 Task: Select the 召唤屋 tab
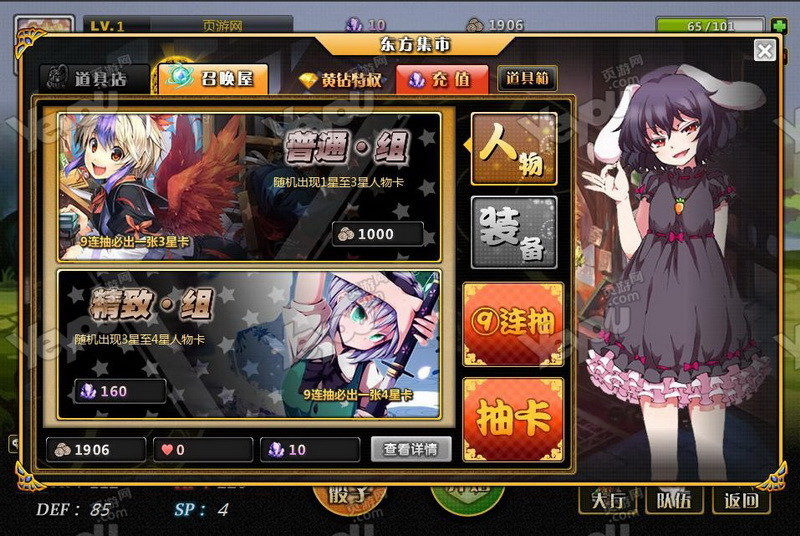coord(212,78)
